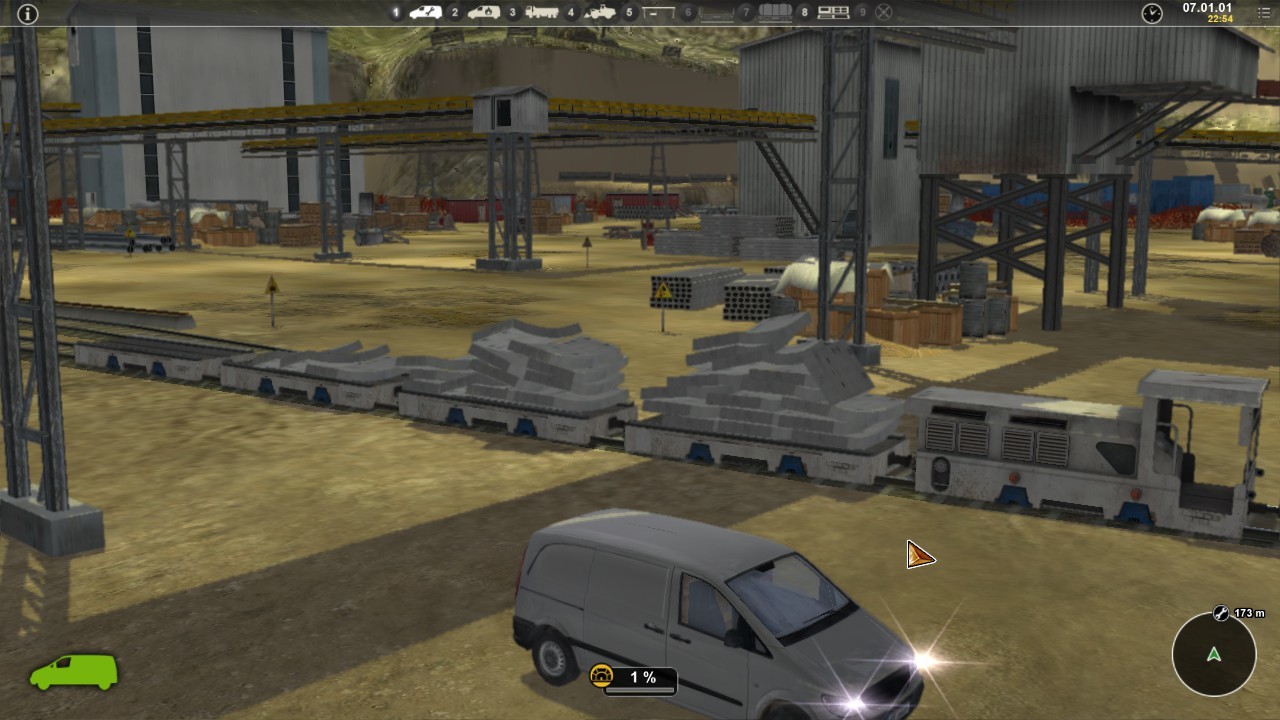1280x720 pixels.
Task: Open the info panel icon
Action: pyautogui.click(x=28, y=13)
